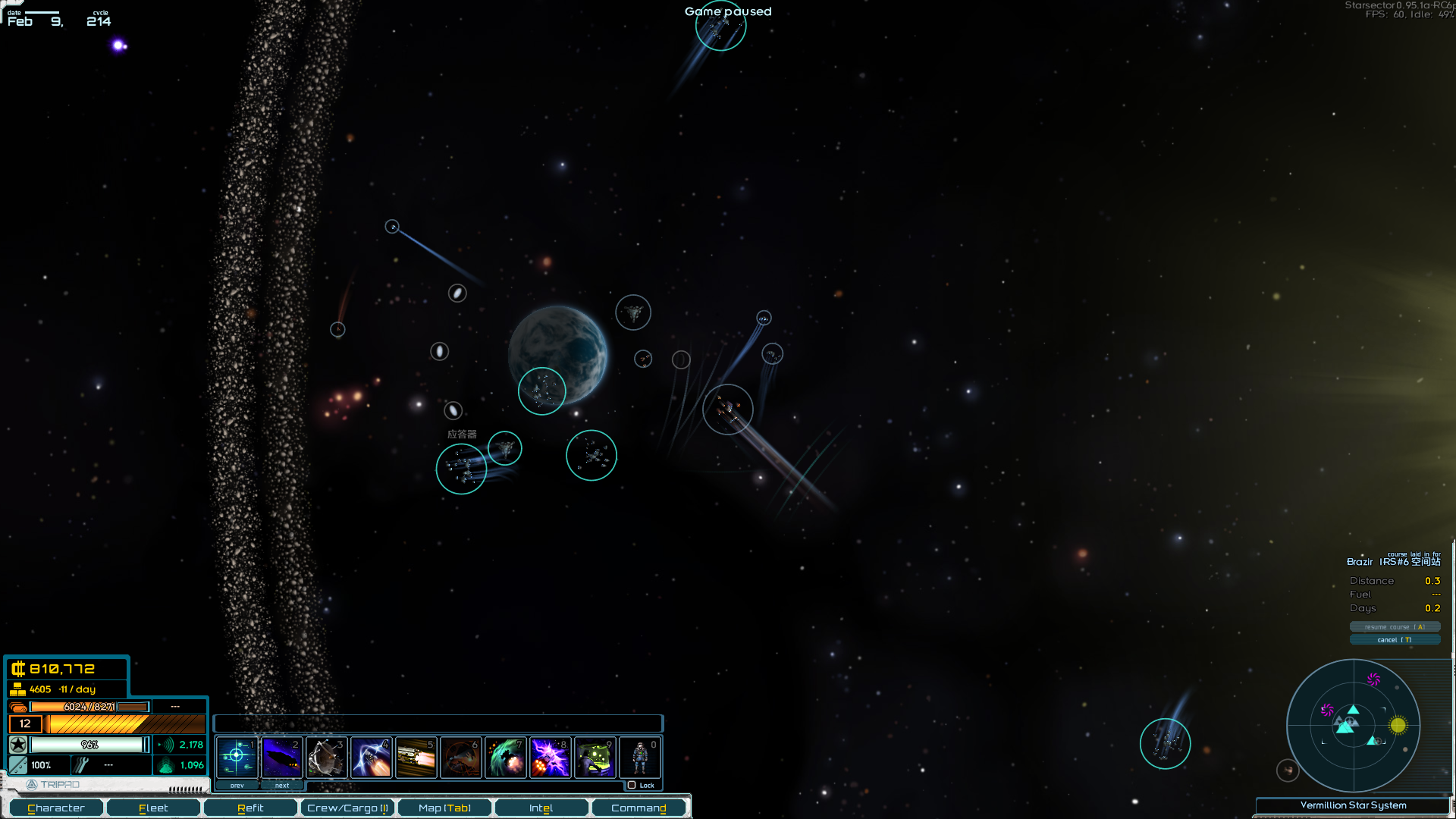Toggle the ability bar Lock checkbox
The width and height of the screenshot is (1456, 819).
tap(632, 785)
